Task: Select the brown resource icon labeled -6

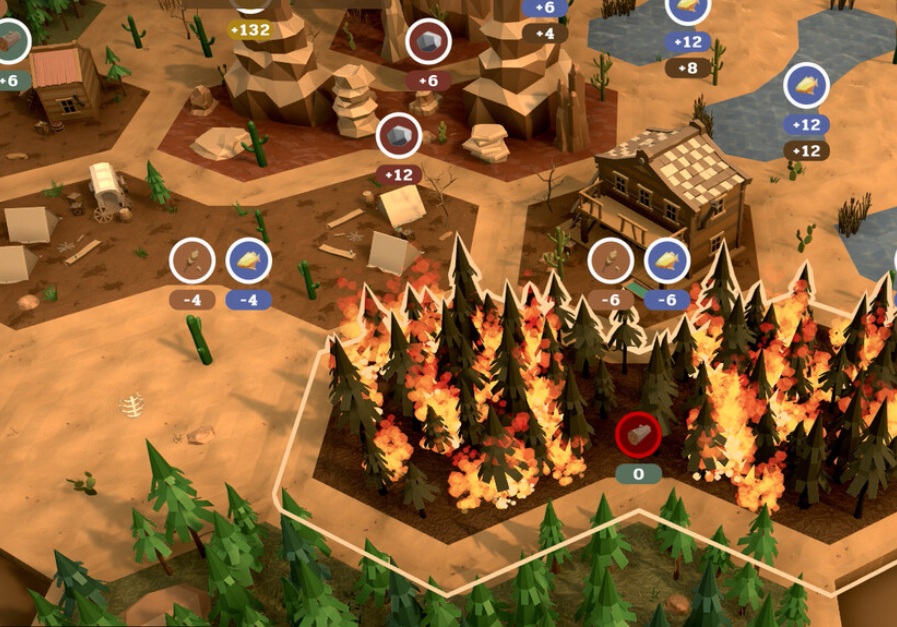Action: click(610, 261)
